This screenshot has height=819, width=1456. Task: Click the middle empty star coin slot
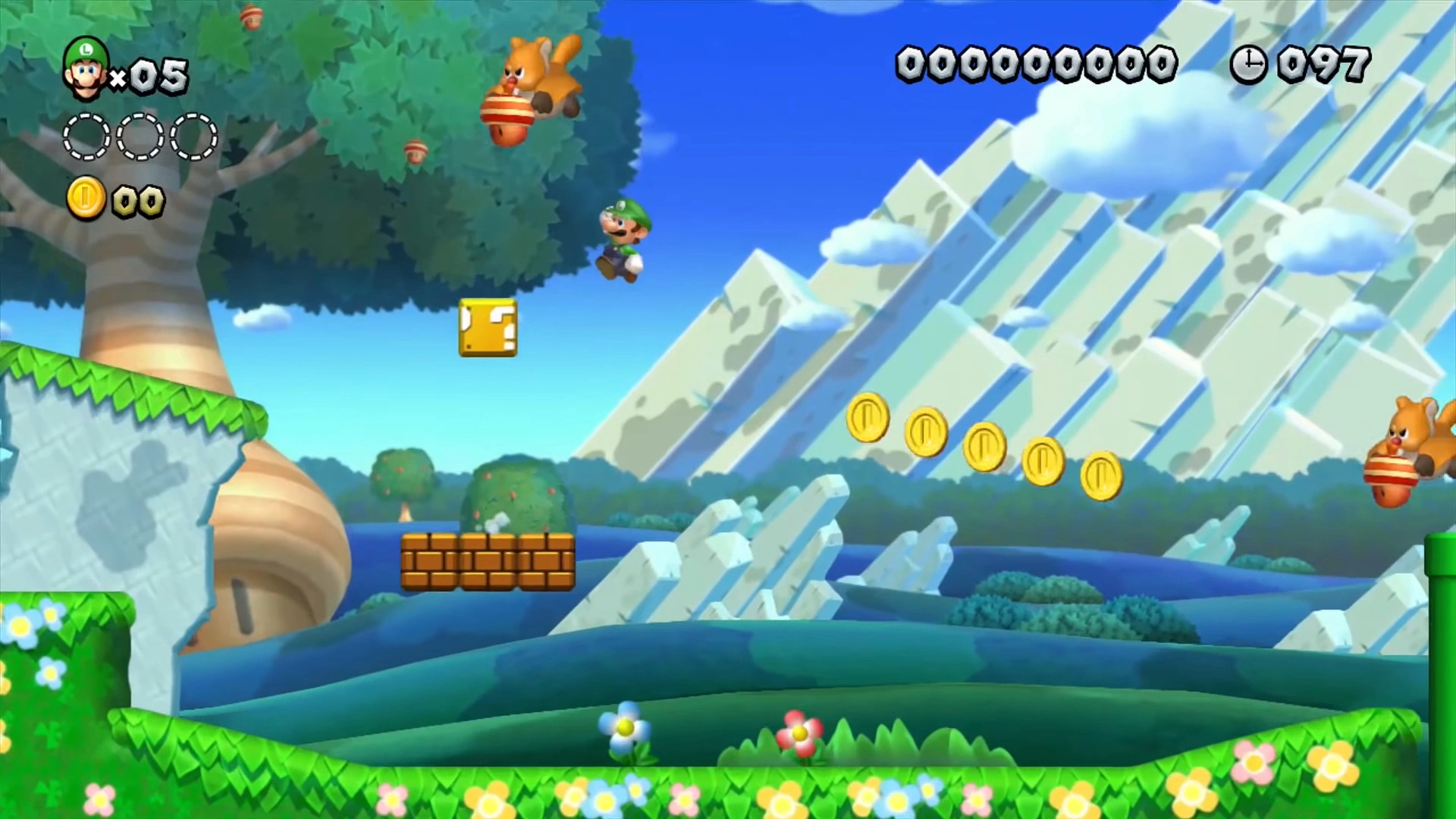(139, 136)
